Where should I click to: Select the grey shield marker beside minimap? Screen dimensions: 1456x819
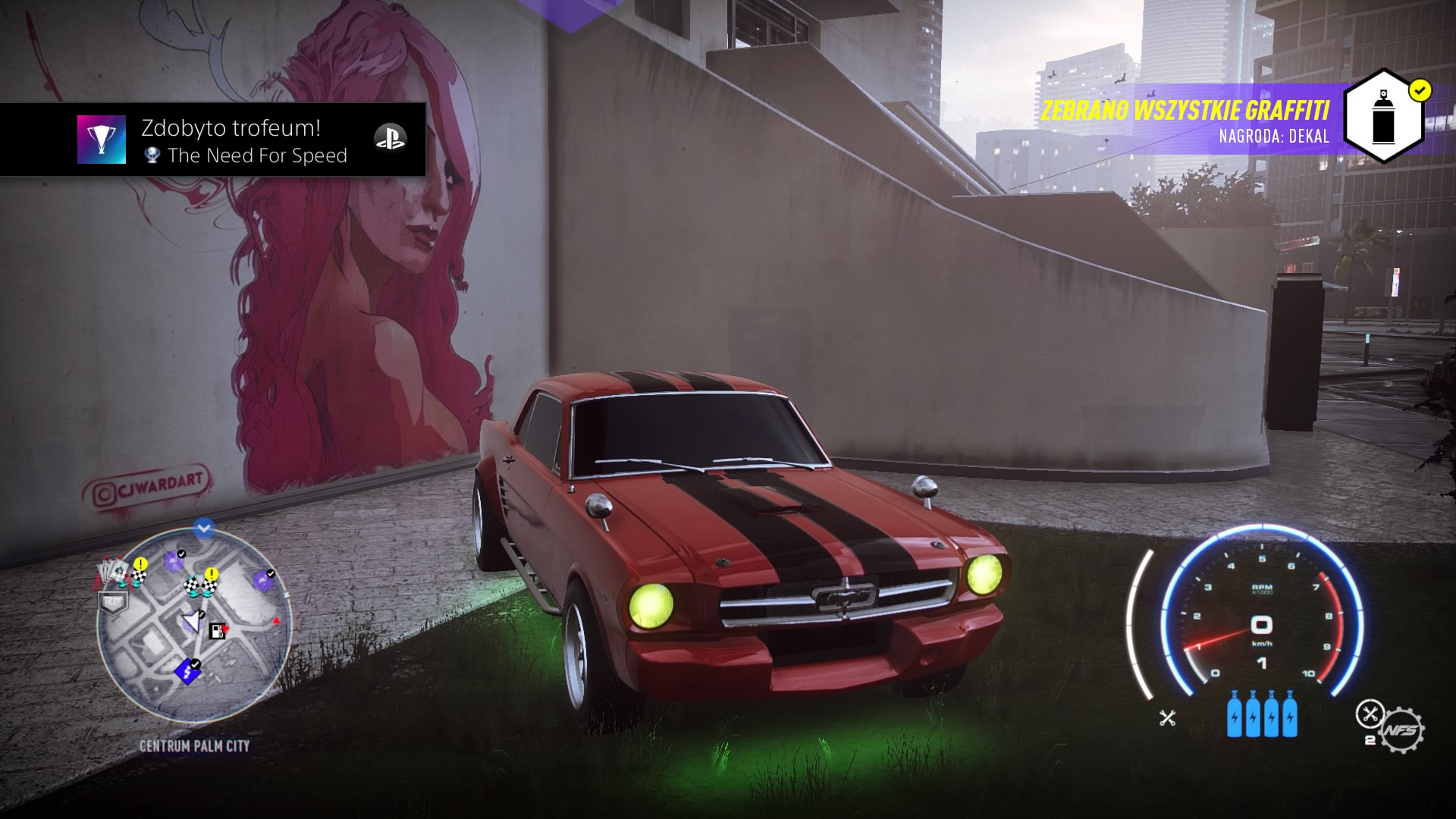pos(112,602)
